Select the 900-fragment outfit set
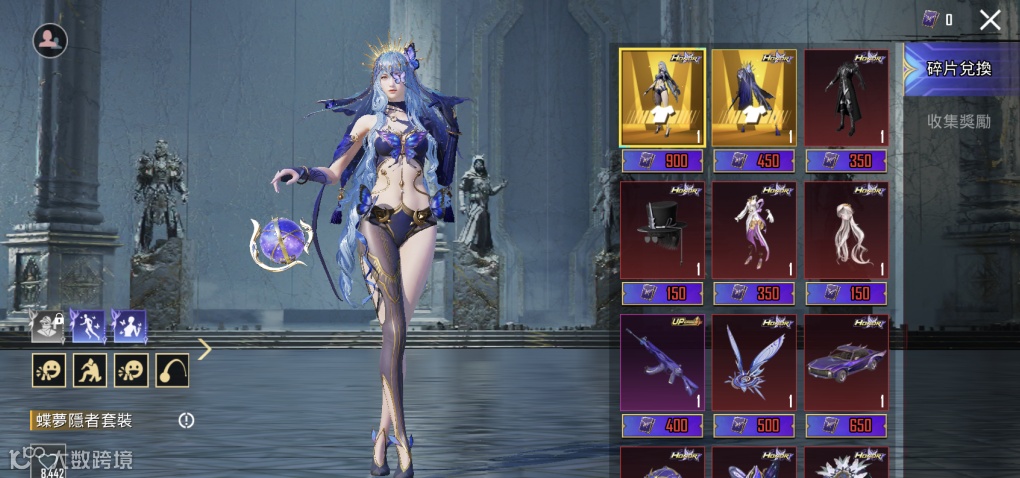This screenshot has width=1020, height=478. 662,97
